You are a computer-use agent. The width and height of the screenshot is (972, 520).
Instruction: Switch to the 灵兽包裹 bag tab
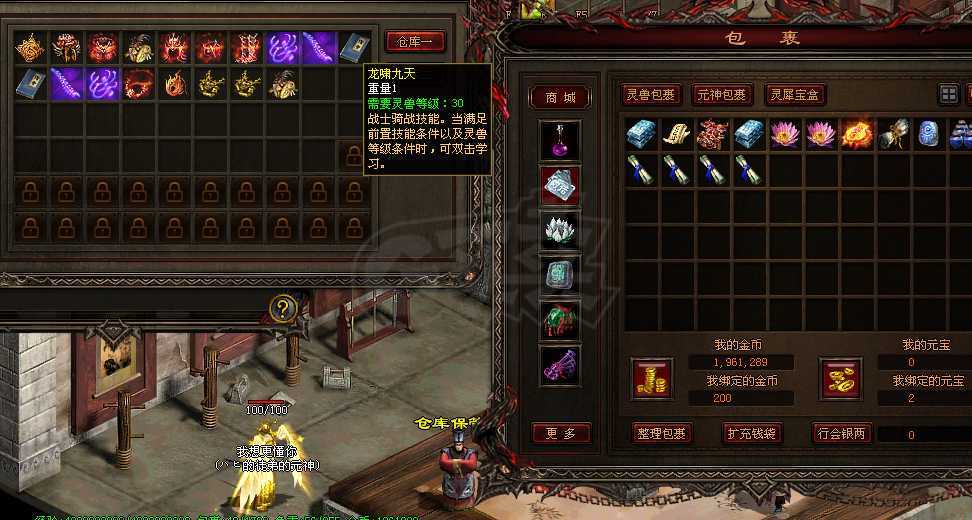pos(652,95)
